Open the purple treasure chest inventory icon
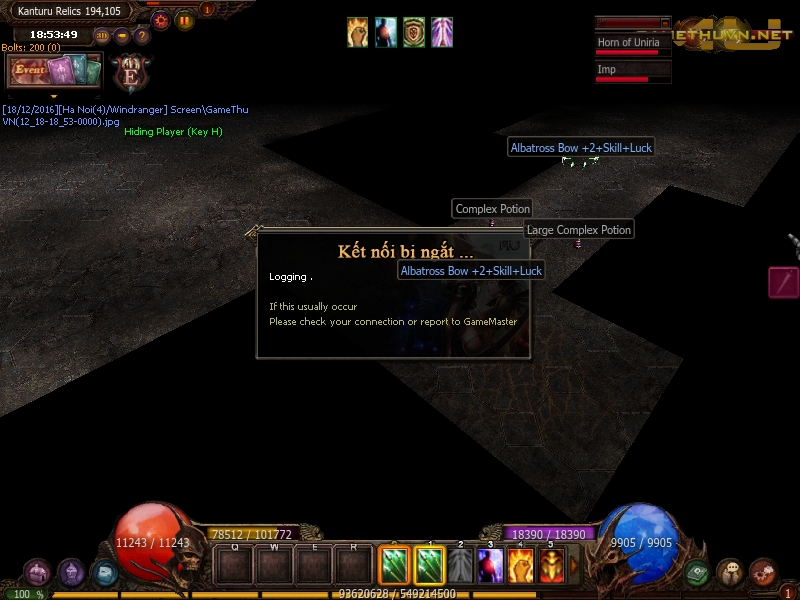 [x=38, y=573]
